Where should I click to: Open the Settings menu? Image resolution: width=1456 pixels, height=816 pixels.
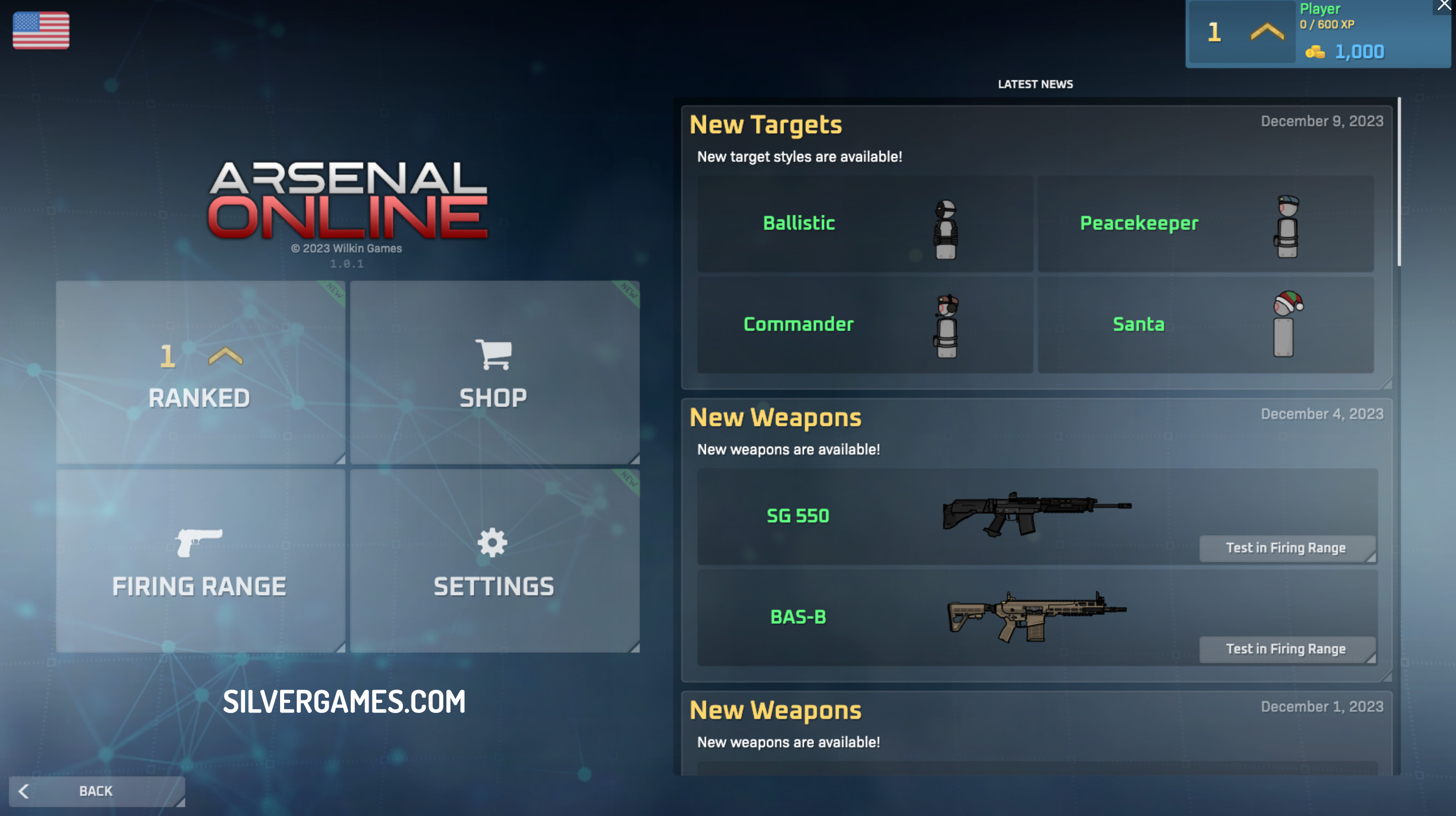[x=494, y=561]
